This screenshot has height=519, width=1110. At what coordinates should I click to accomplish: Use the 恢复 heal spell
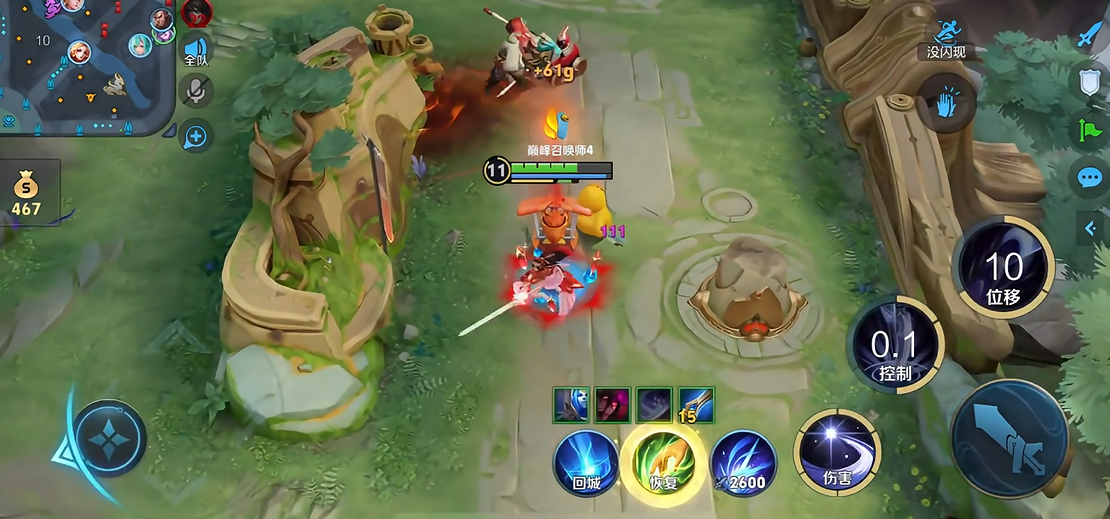[x=663, y=462]
